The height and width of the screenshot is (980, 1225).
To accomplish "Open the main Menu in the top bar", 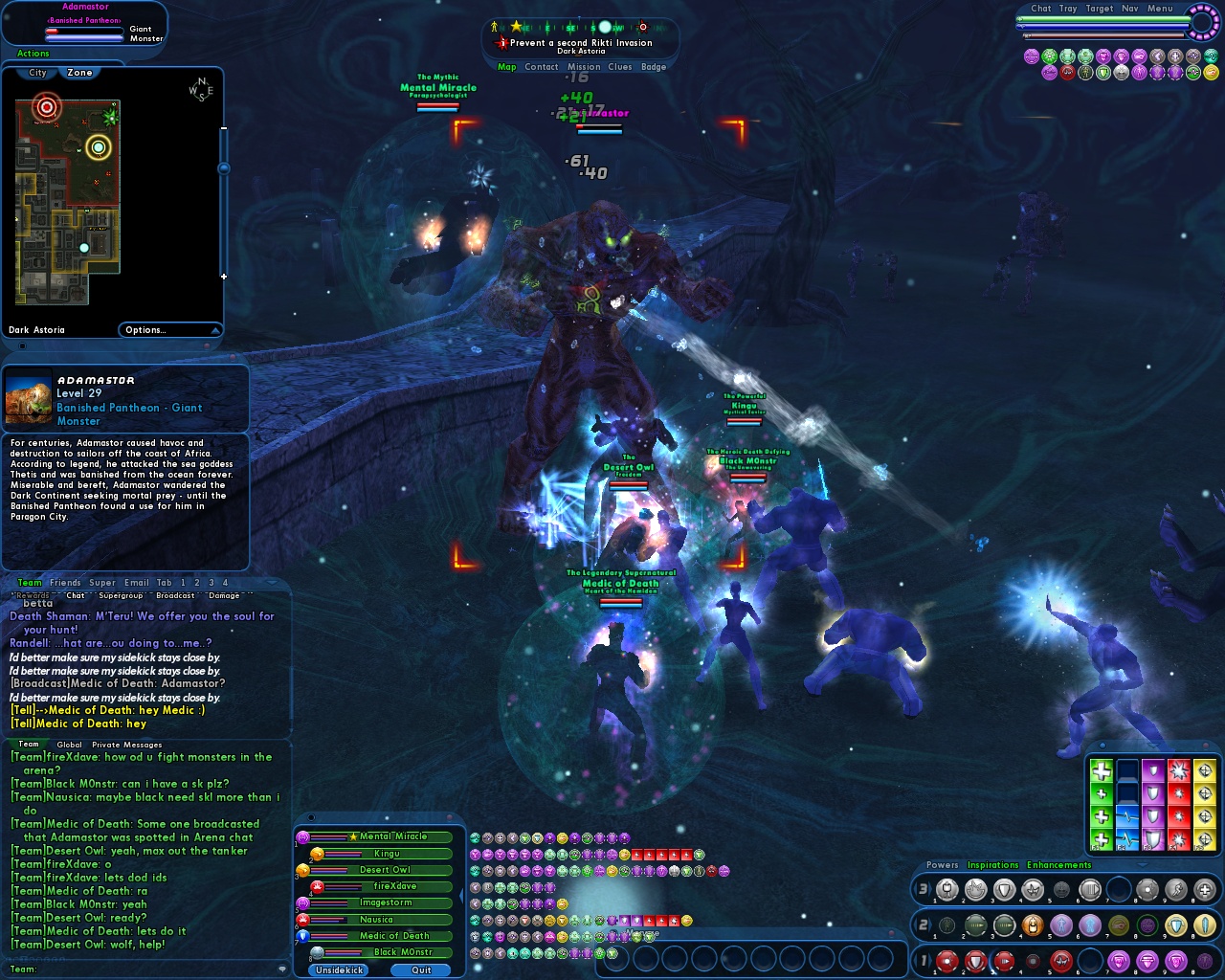I will coord(1160,9).
